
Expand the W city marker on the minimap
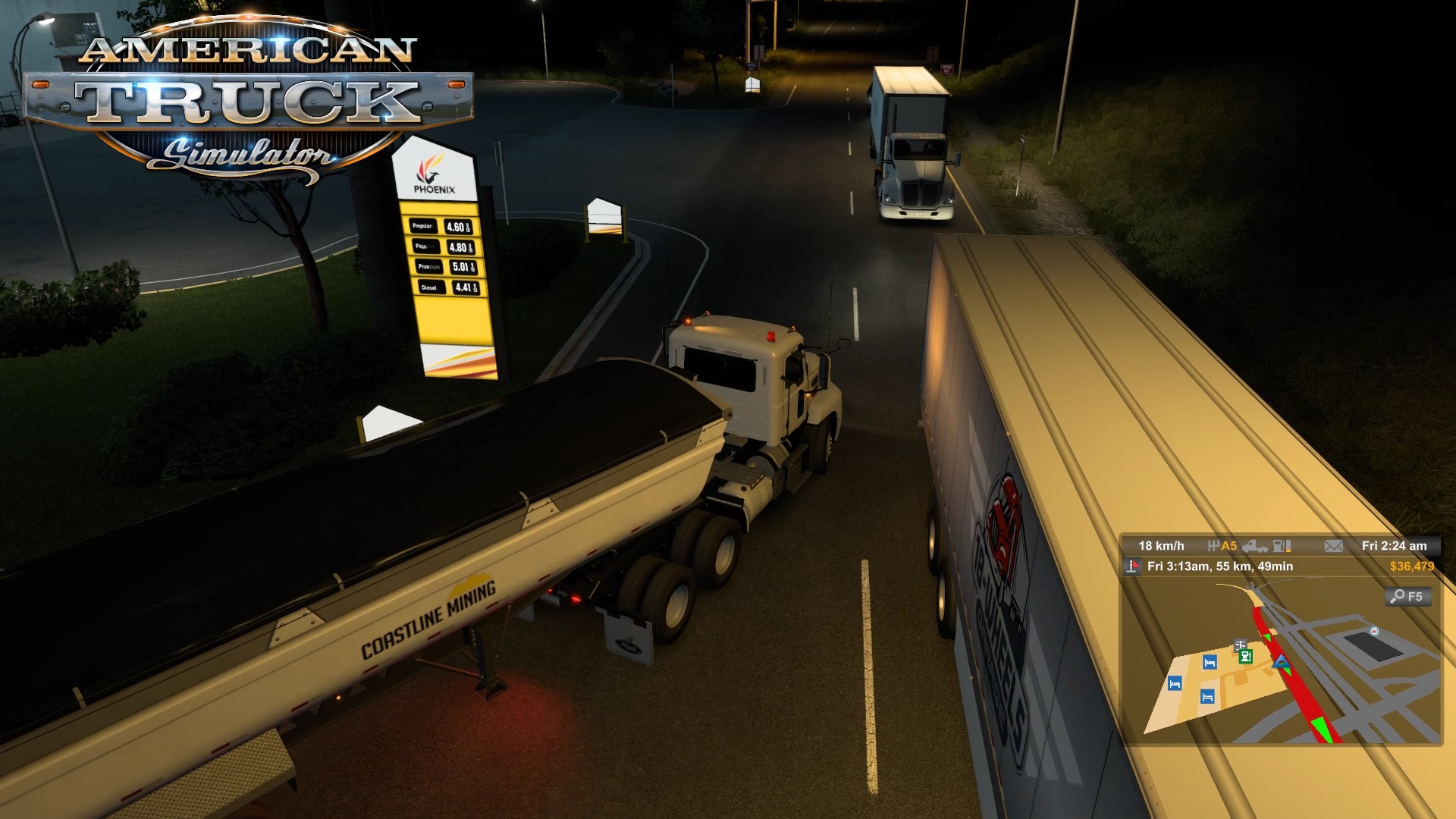pos(1375,631)
